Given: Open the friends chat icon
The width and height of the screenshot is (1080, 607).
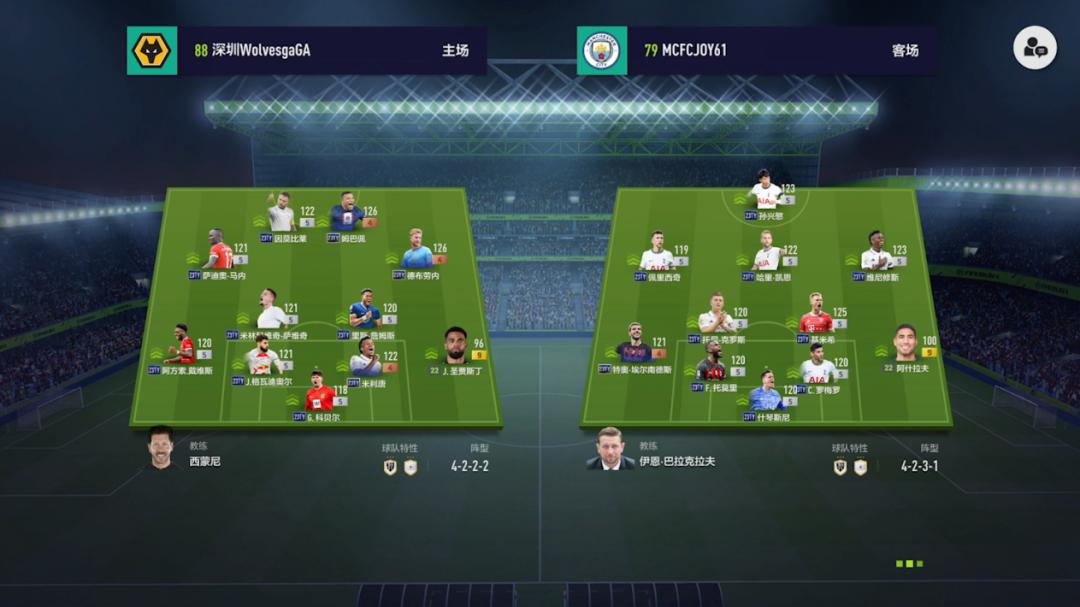Looking at the screenshot, I should [x=1034, y=48].
